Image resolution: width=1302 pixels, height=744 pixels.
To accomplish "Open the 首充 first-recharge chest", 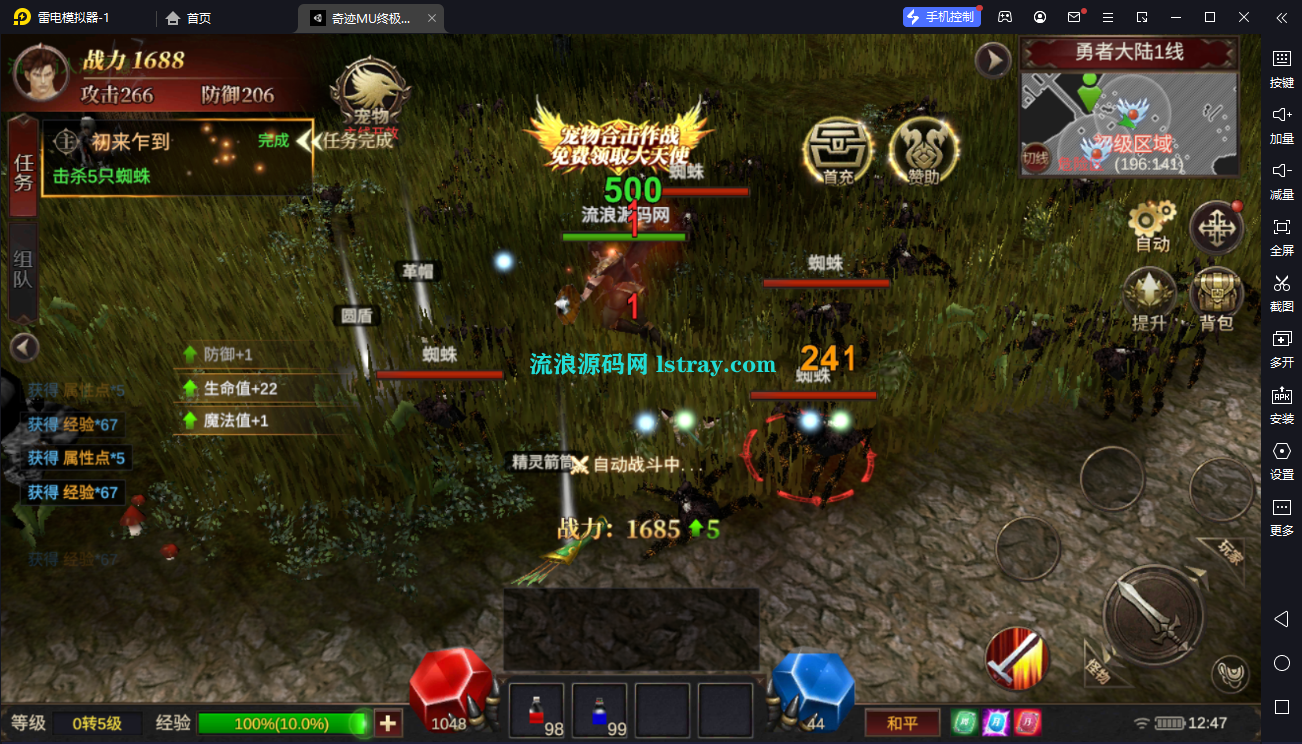I will [x=838, y=150].
